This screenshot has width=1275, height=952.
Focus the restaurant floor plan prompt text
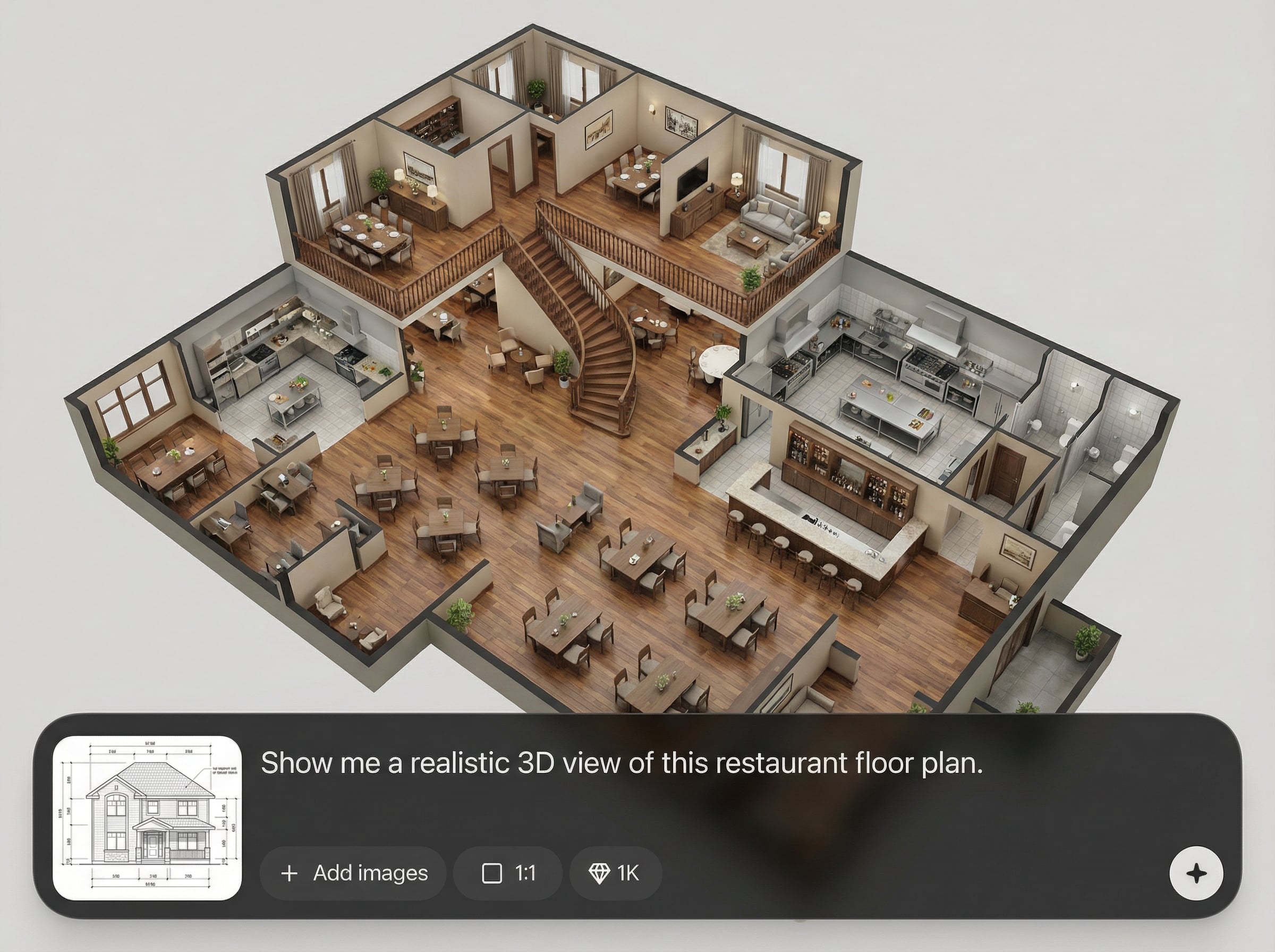coord(621,763)
